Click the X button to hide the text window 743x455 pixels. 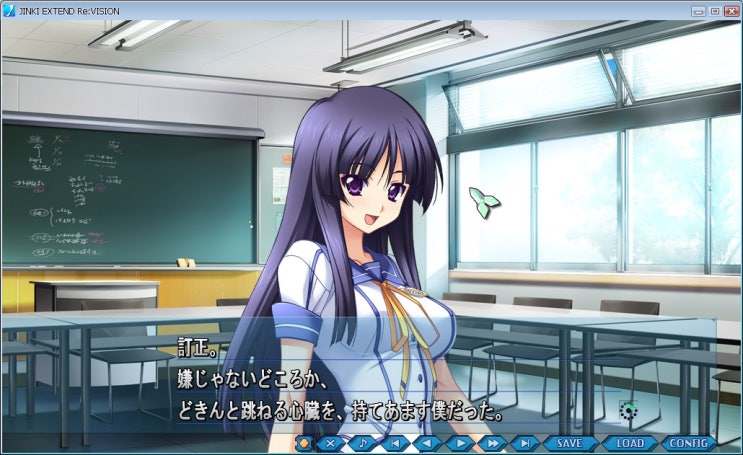pyautogui.click(x=331, y=443)
